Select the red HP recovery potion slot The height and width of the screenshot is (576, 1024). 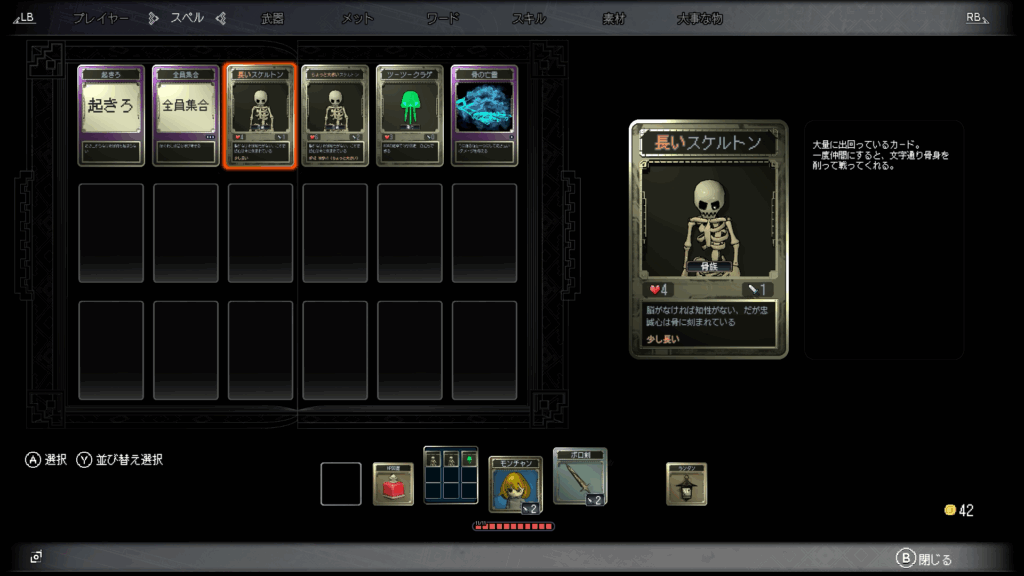(393, 484)
